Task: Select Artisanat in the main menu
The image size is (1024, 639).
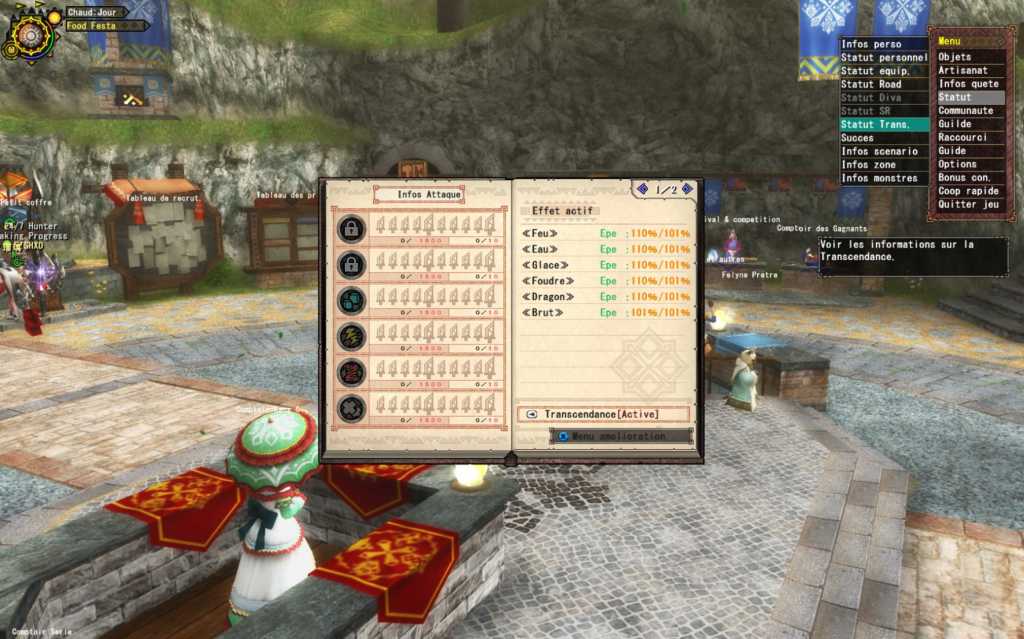Action: [x=962, y=71]
